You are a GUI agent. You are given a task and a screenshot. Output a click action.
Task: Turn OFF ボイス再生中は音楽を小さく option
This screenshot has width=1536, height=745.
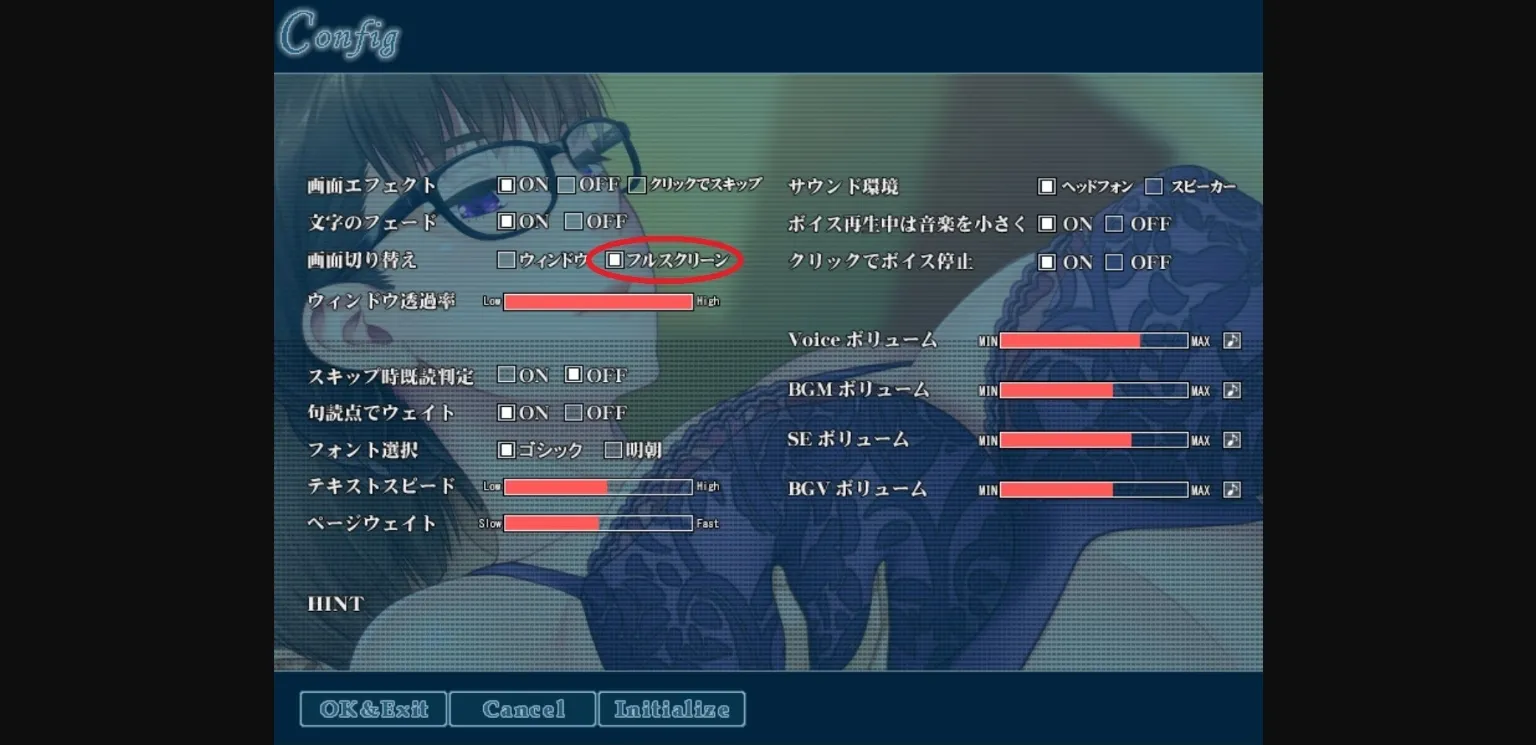[x=1113, y=223]
